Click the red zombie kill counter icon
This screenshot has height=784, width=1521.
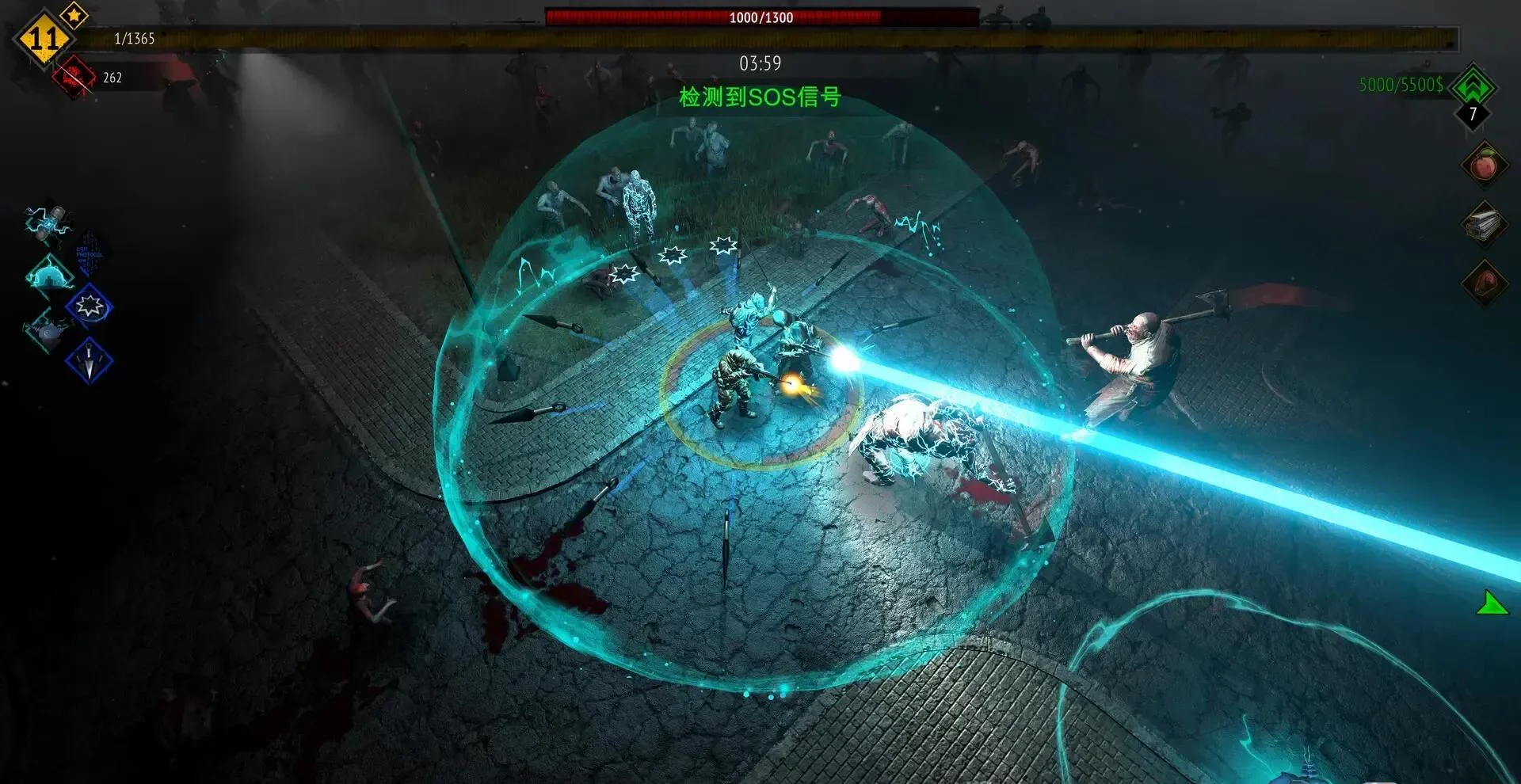[x=74, y=77]
